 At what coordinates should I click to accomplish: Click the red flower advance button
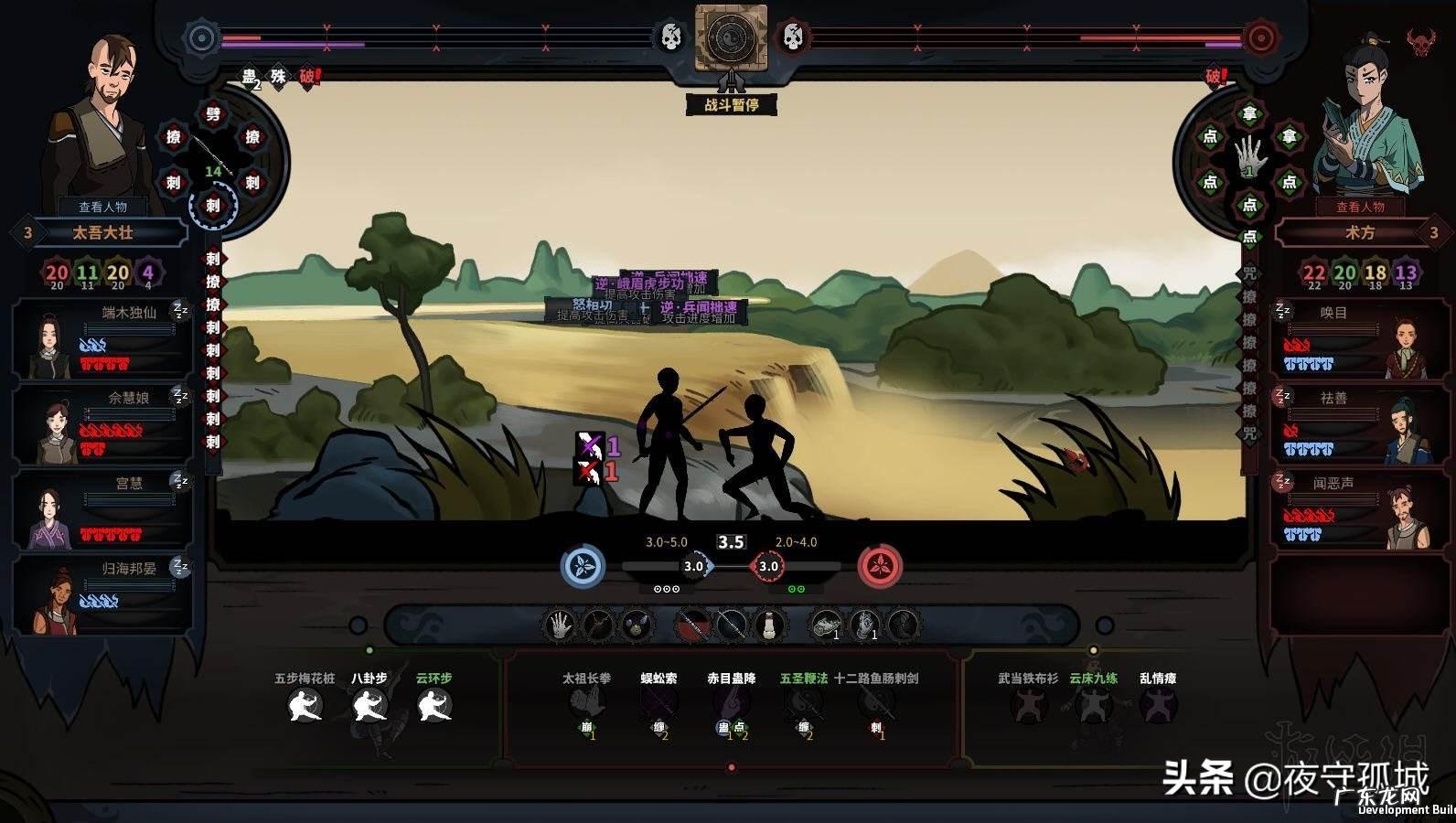pos(880,566)
